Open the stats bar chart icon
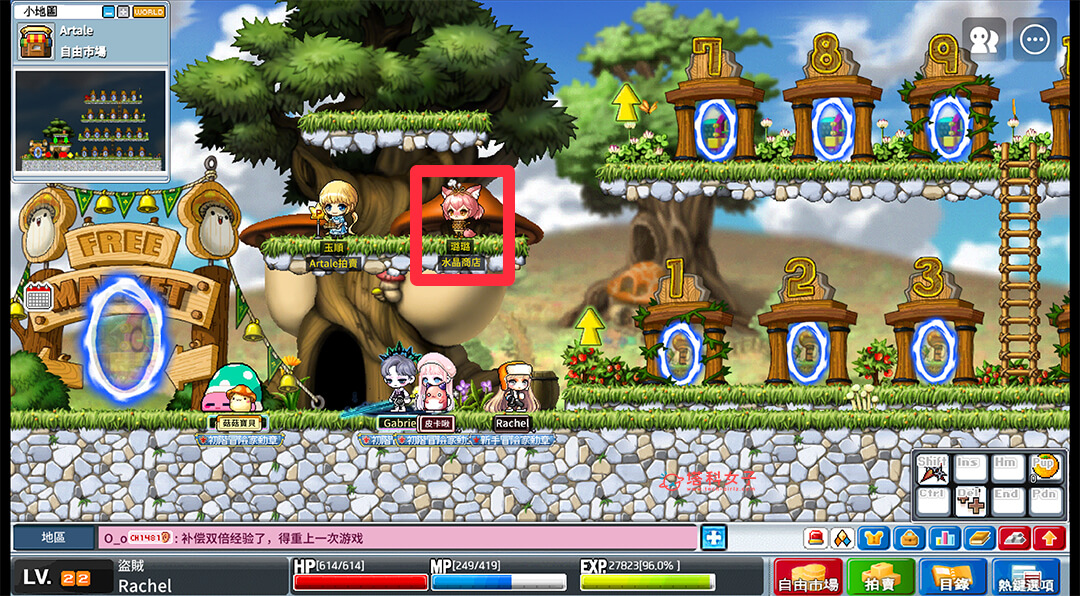 pyautogui.click(x=944, y=538)
